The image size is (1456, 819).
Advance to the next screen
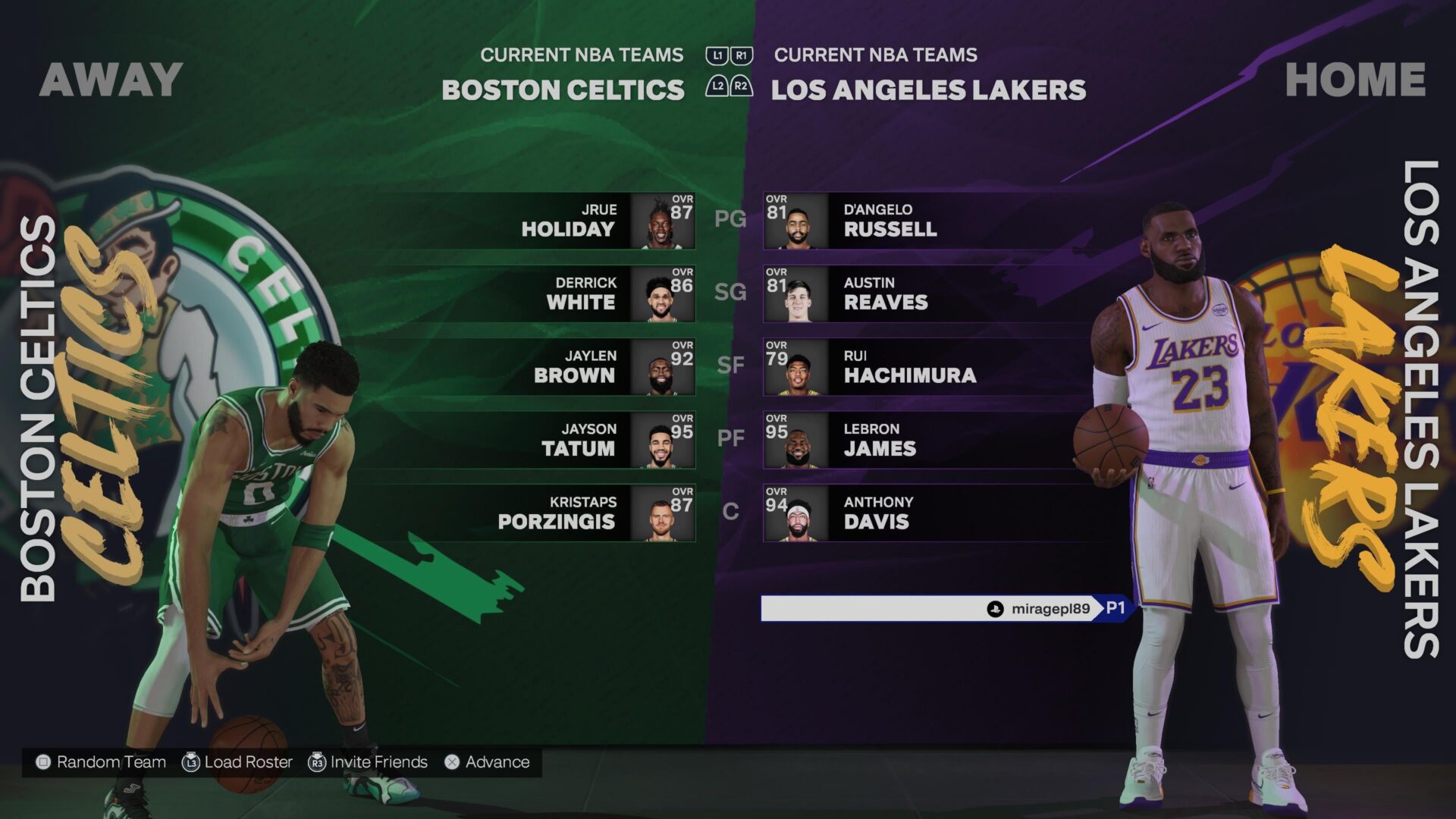[x=488, y=762]
